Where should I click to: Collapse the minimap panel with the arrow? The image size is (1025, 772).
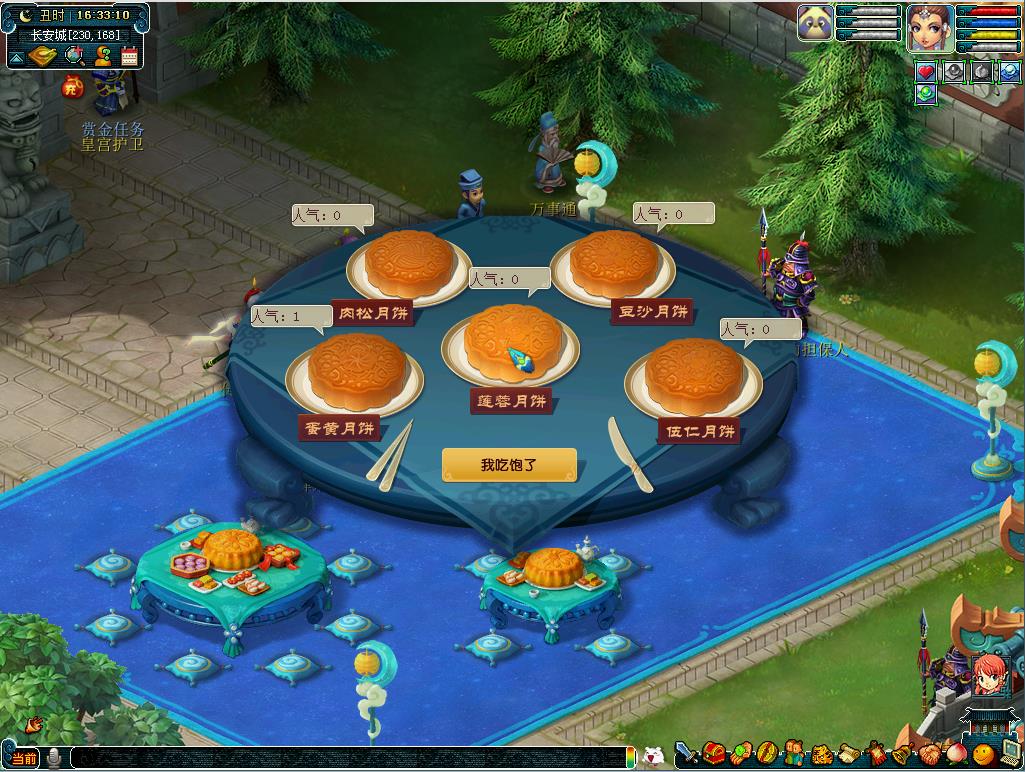tap(16, 57)
